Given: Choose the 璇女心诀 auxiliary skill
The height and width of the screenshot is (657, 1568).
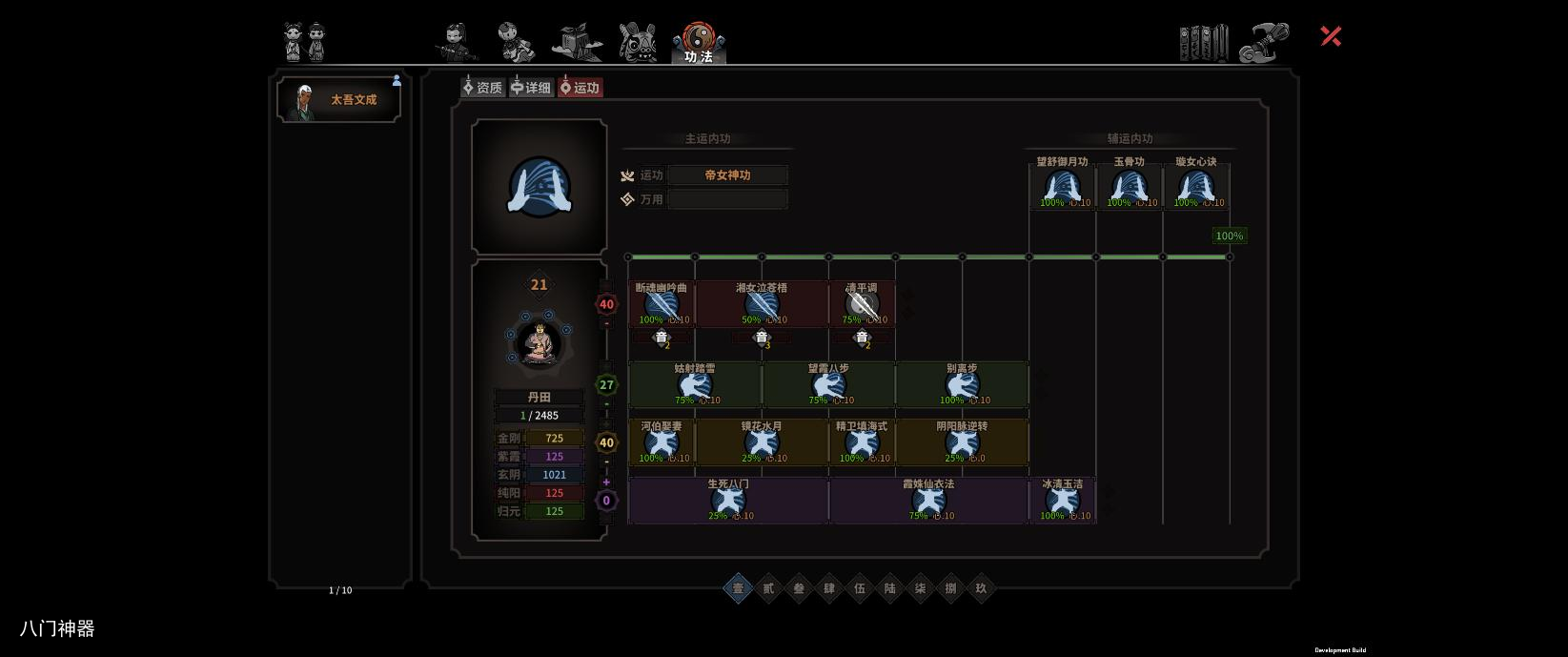Looking at the screenshot, I should click(1195, 185).
